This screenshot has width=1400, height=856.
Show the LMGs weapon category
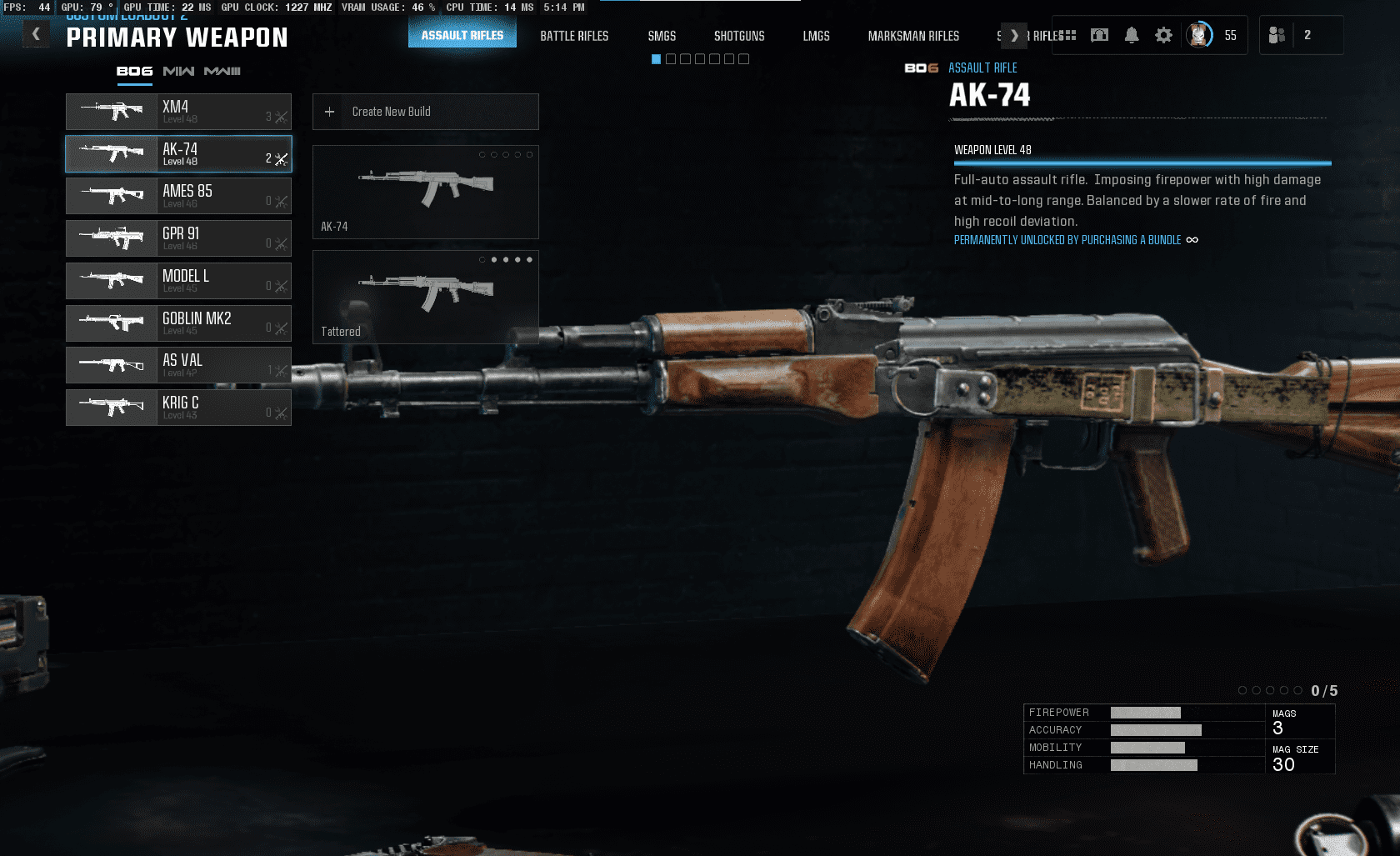(x=816, y=36)
